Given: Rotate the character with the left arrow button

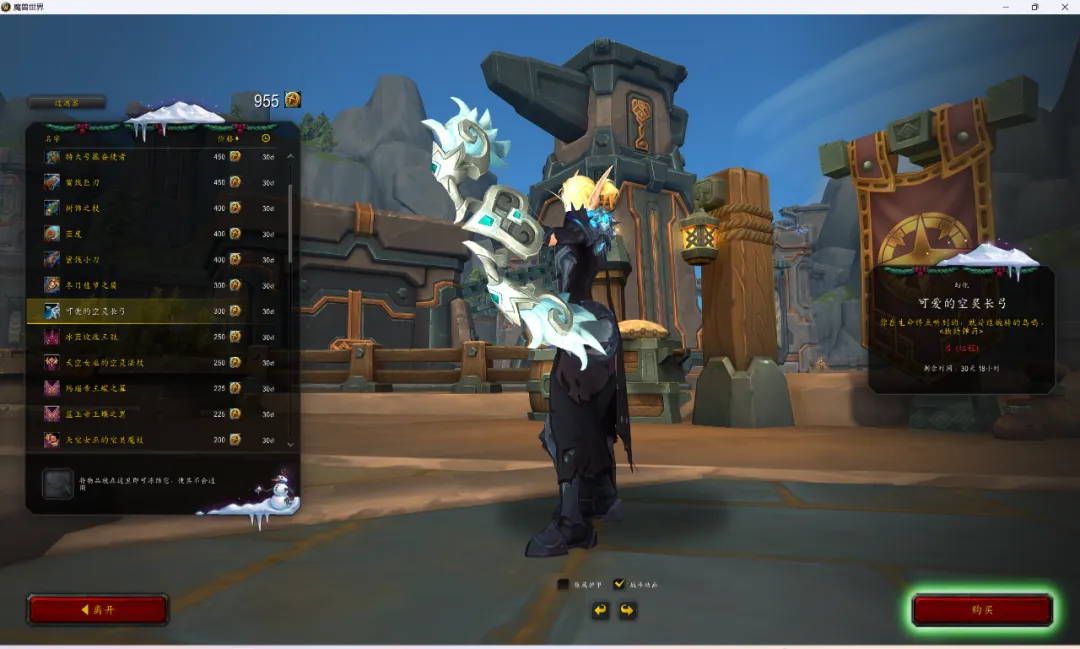Looking at the screenshot, I should pyautogui.click(x=600, y=610).
